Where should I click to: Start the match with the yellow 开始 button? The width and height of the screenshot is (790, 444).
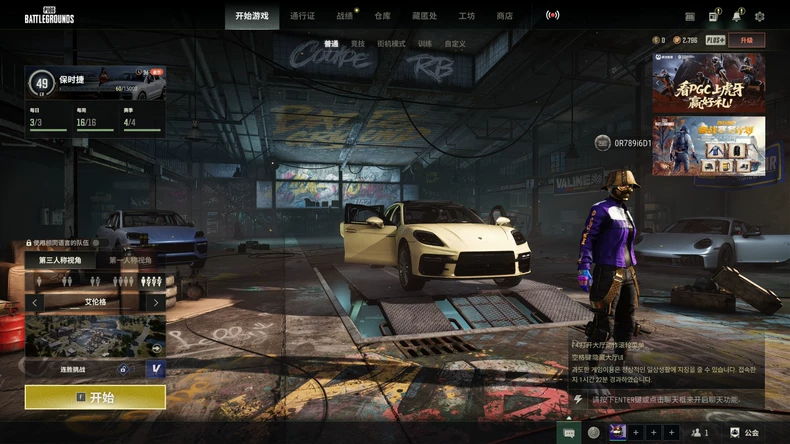(x=95, y=397)
